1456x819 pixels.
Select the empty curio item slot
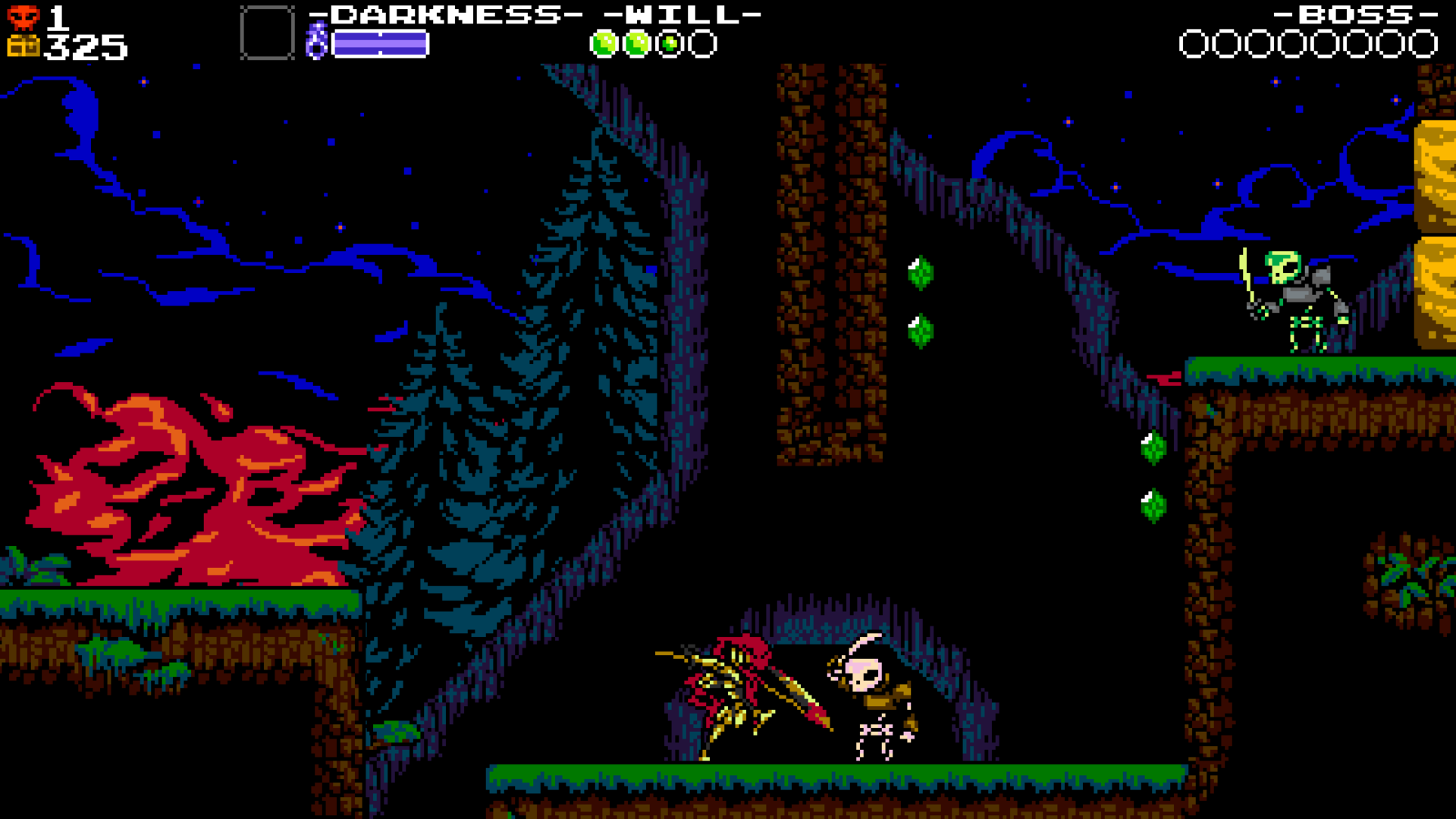[x=267, y=33]
